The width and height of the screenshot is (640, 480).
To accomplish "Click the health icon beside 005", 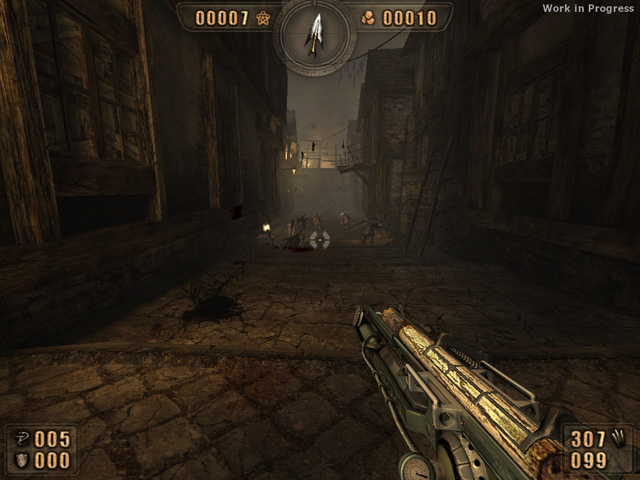I will click(x=21, y=439).
